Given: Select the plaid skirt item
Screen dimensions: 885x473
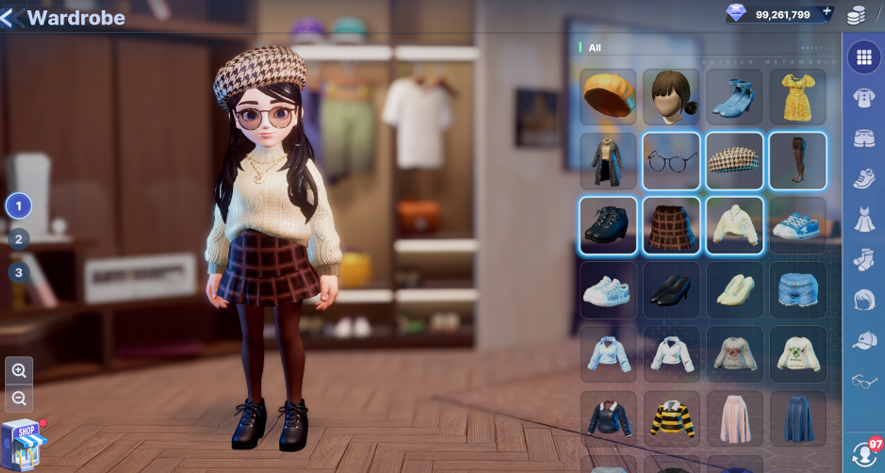Looking at the screenshot, I should tap(671, 225).
